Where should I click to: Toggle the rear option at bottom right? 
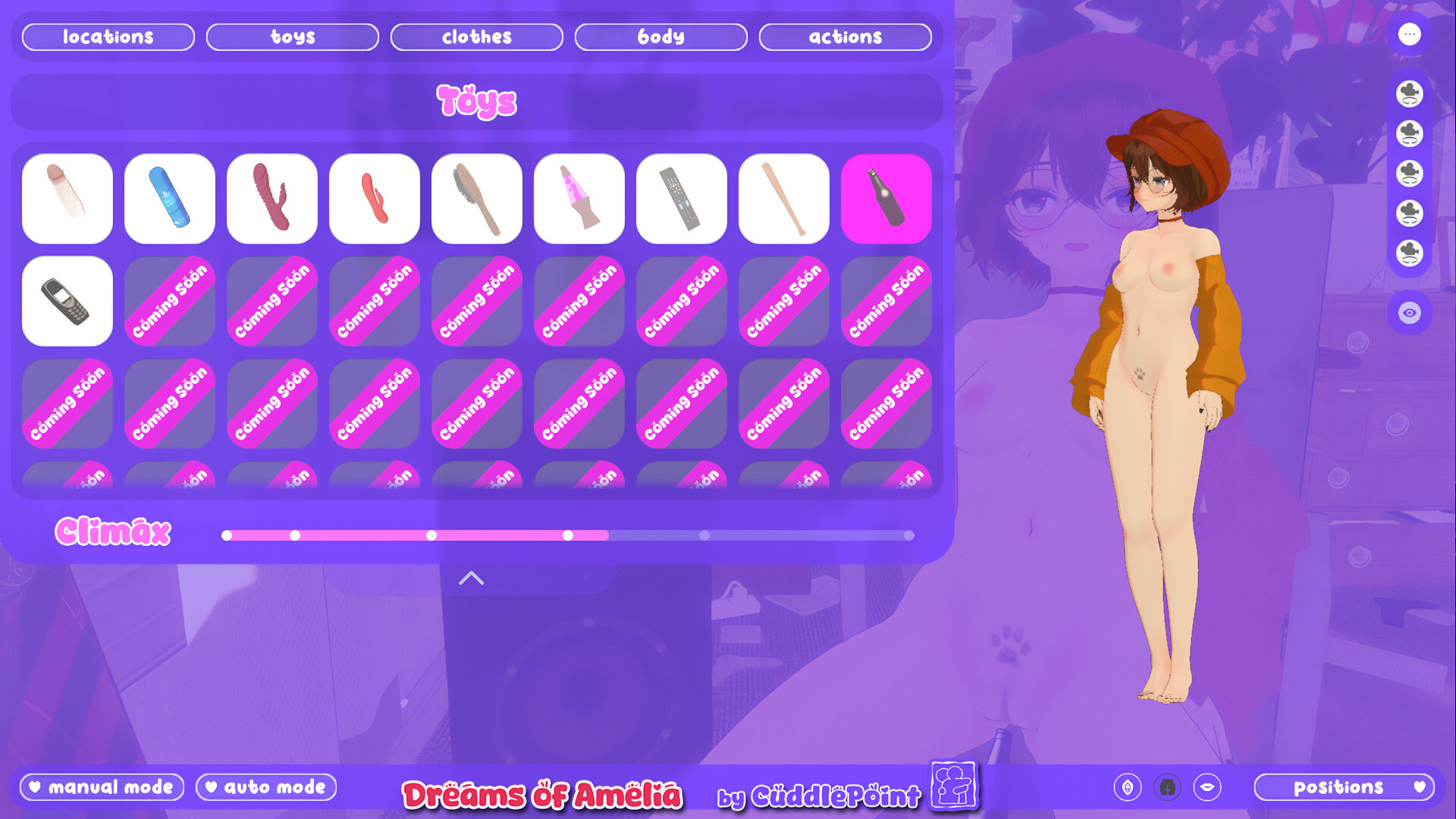coord(1169,787)
